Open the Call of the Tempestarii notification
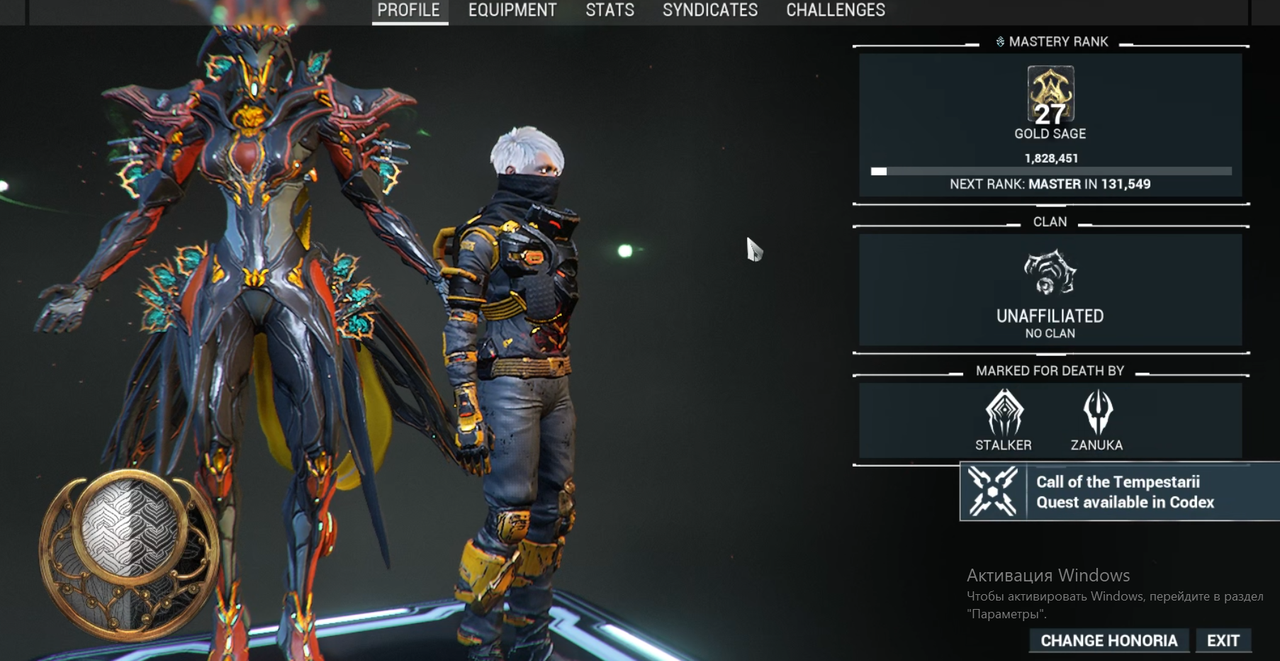This screenshot has height=661, width=1280. (1120, 491)
